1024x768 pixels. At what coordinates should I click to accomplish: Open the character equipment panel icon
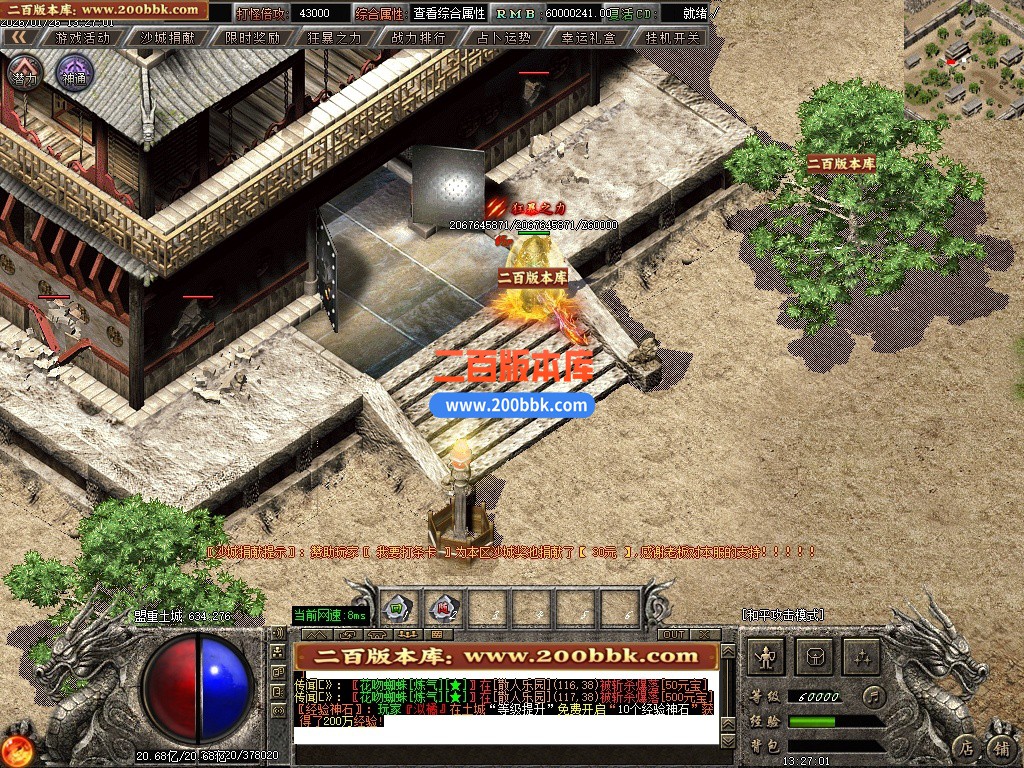pos(767,656)
